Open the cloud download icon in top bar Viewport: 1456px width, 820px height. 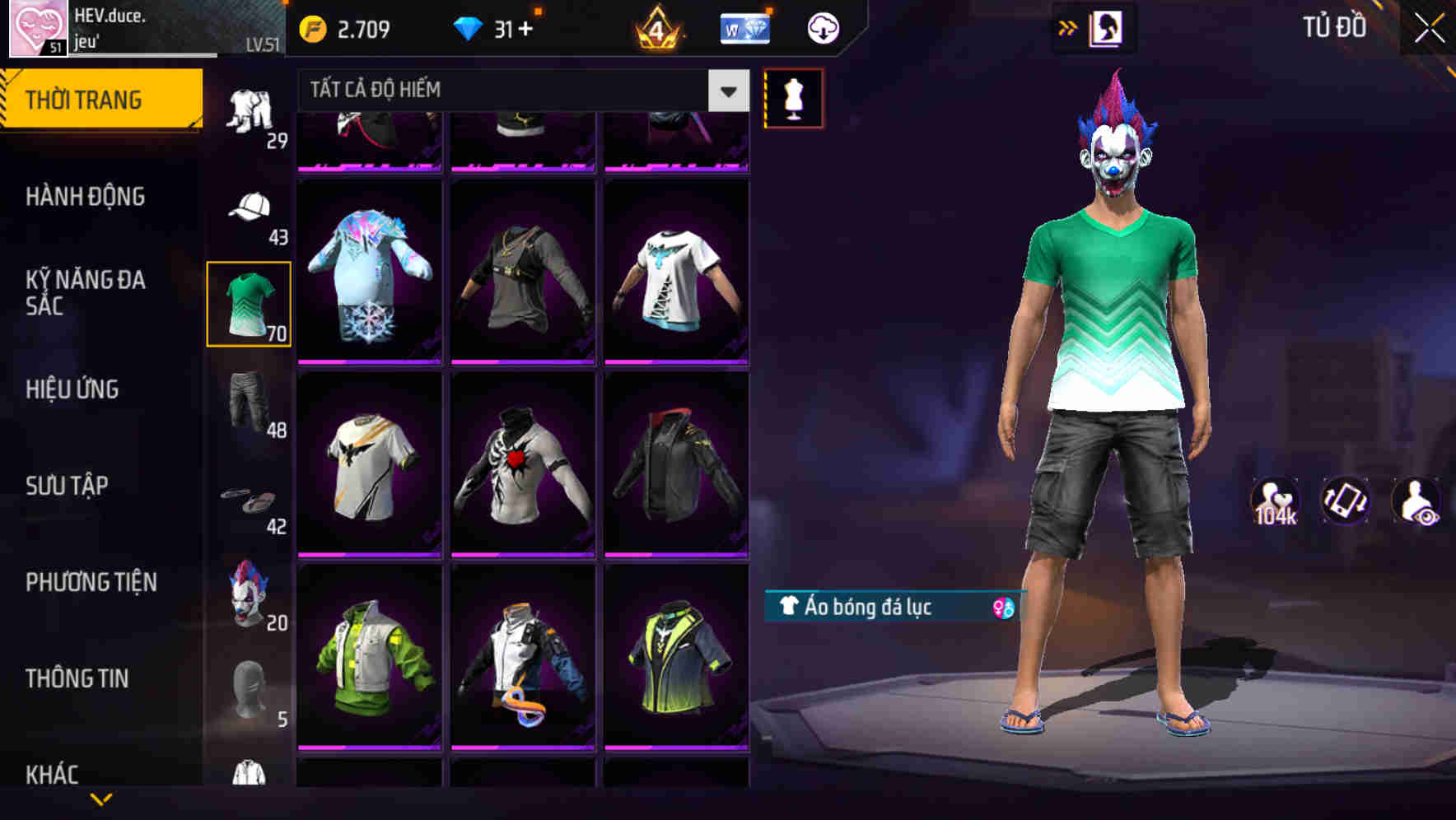point(822,27)
